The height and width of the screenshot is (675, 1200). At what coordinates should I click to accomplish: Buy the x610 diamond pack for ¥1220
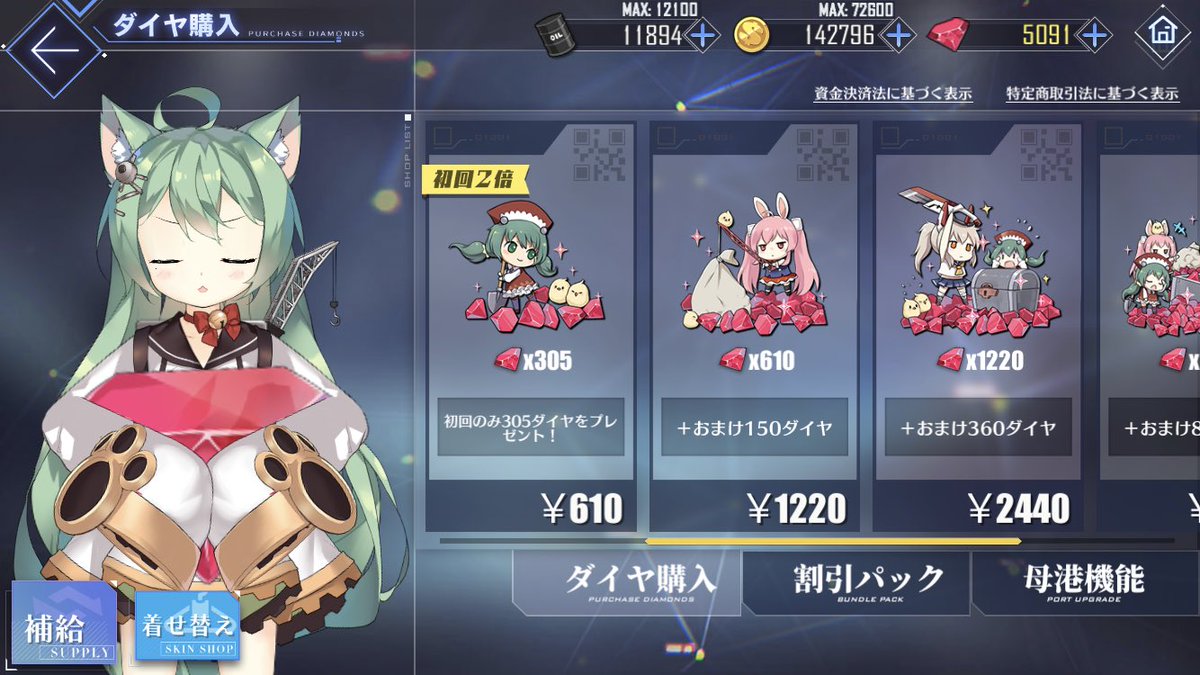755,330
